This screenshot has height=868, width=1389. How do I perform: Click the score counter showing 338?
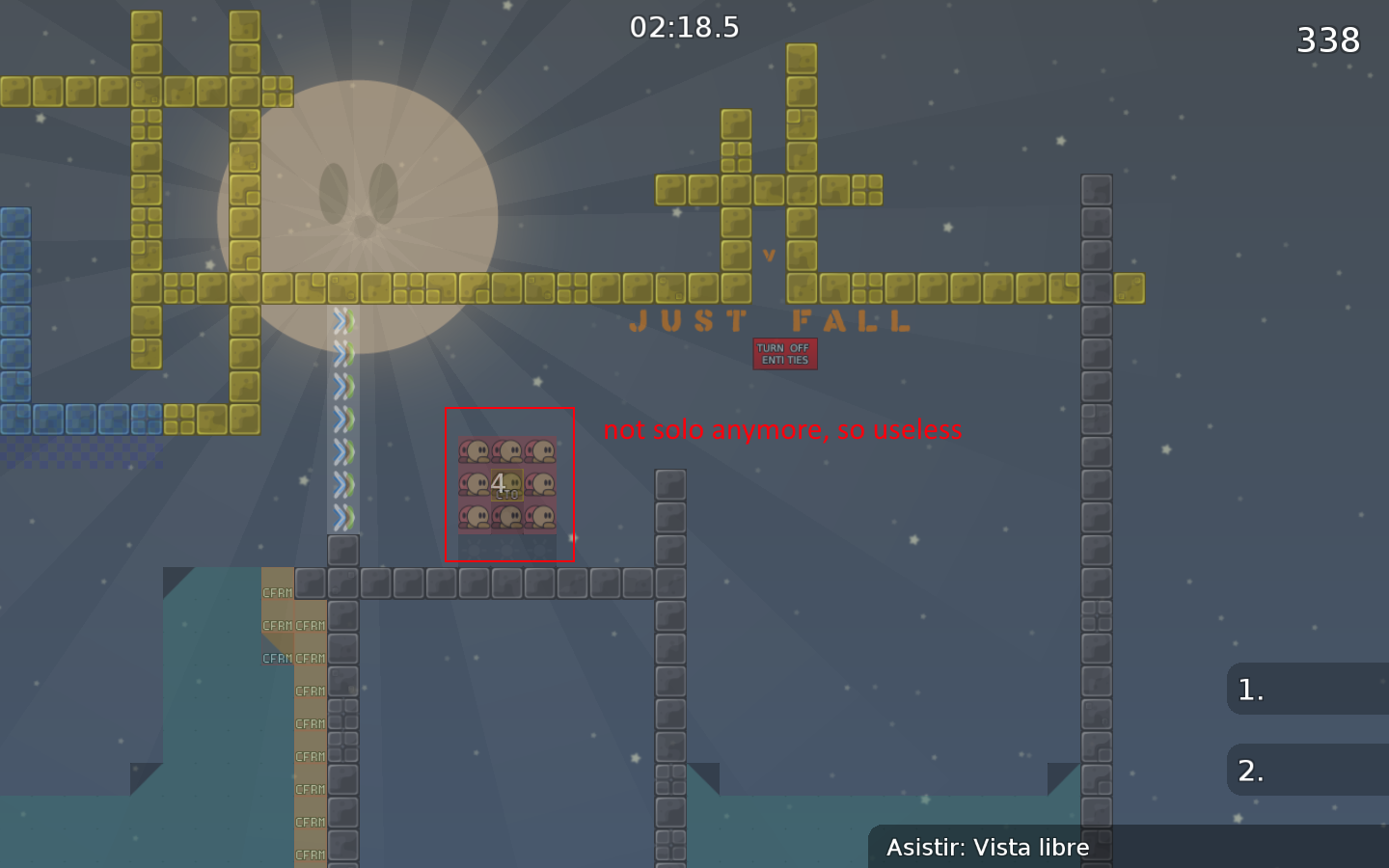[x=1329, y=40]
